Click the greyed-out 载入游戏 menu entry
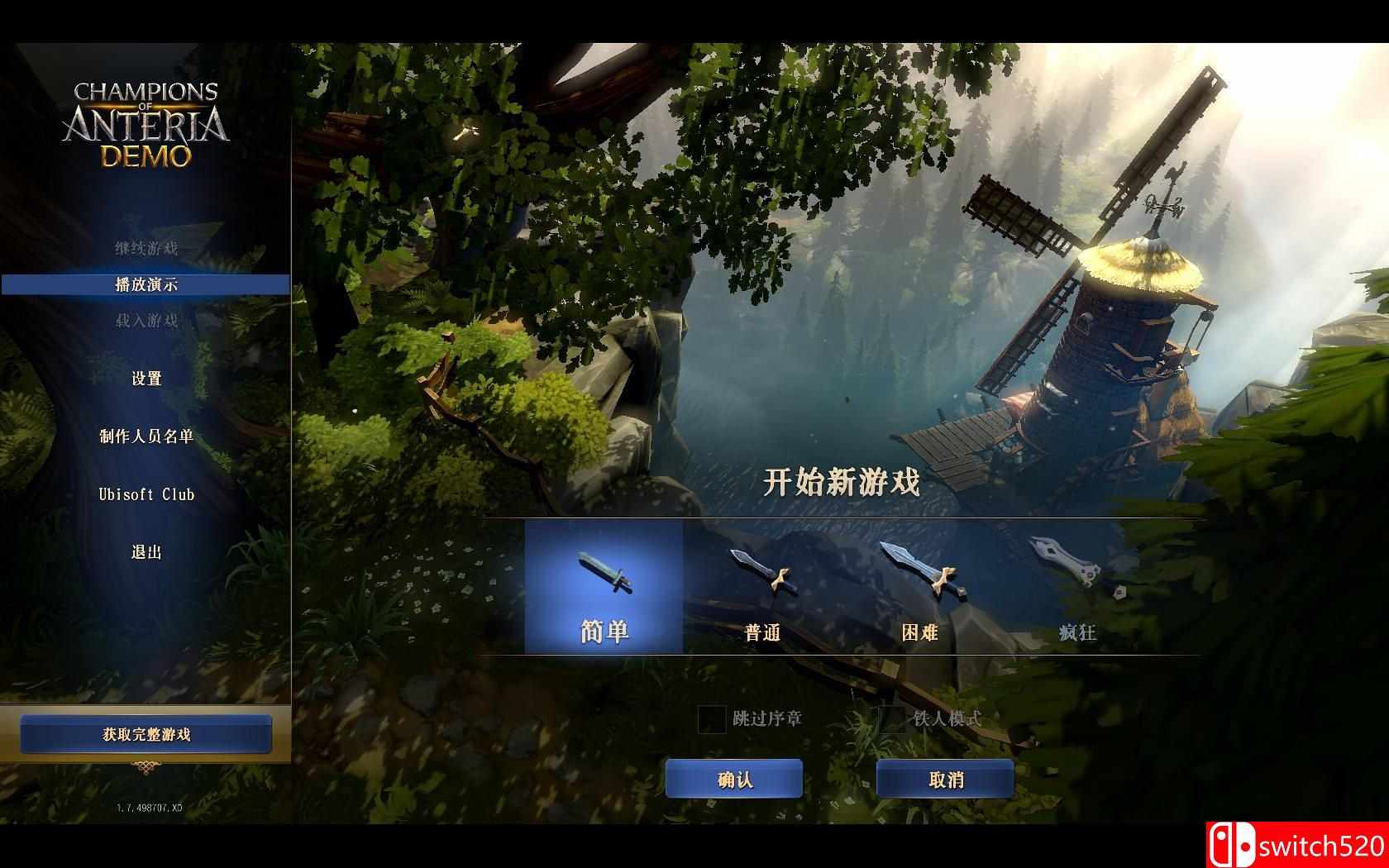 [149, 319]
